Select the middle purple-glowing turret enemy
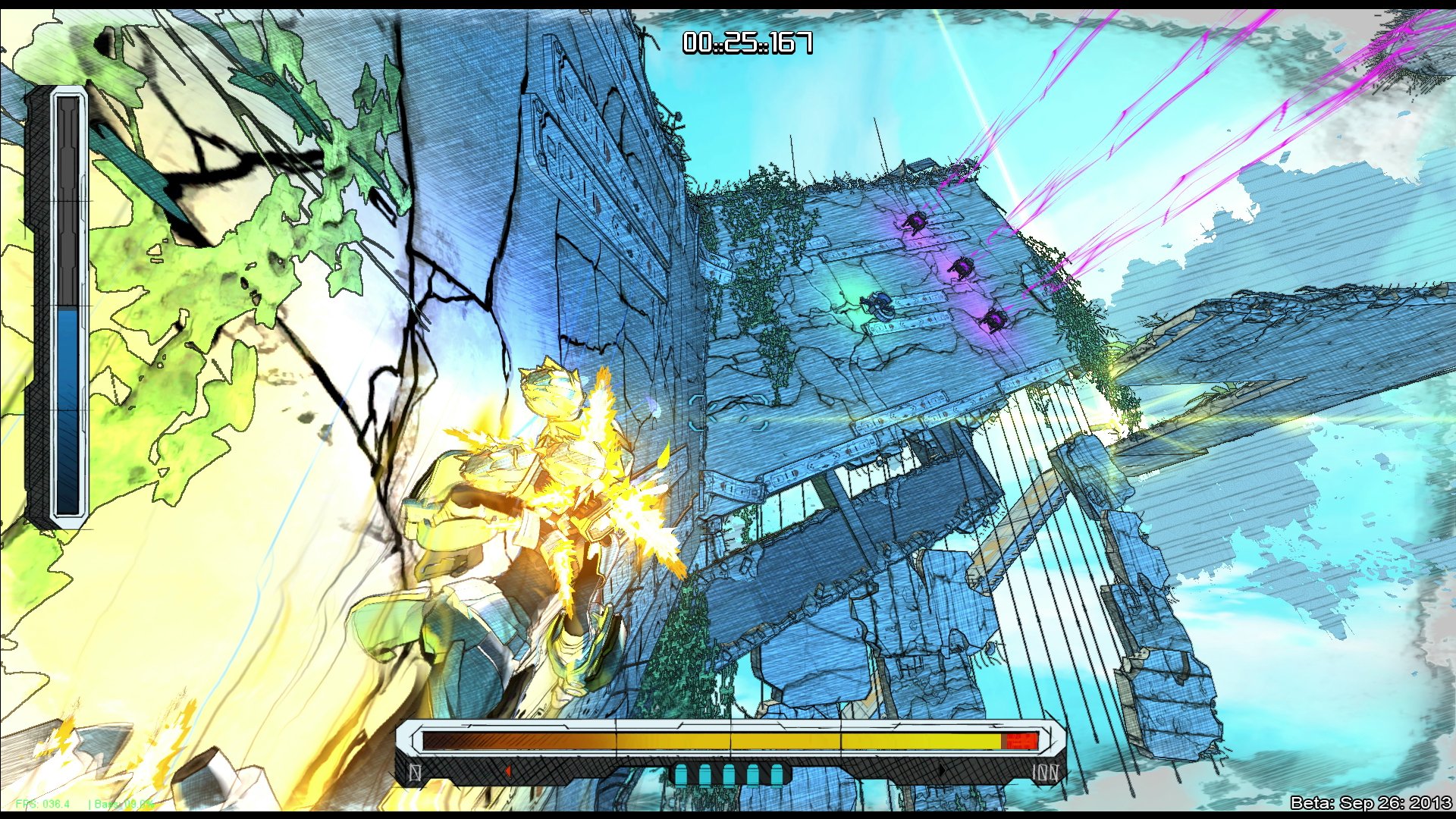The width and height of the screenshot is (1456, 819). (x=962, y=266)
